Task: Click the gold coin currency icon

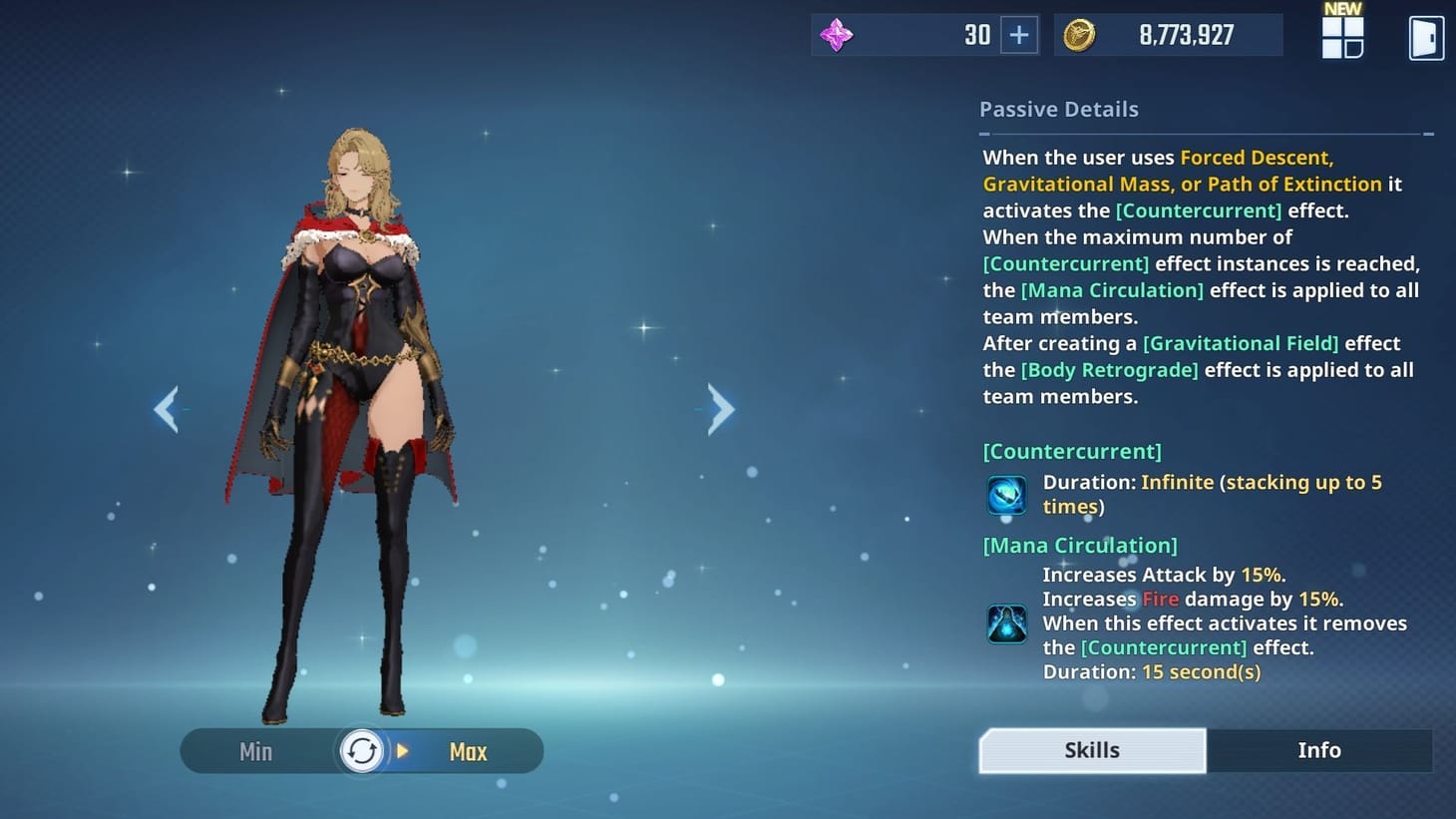Action: click(1078, 33)
